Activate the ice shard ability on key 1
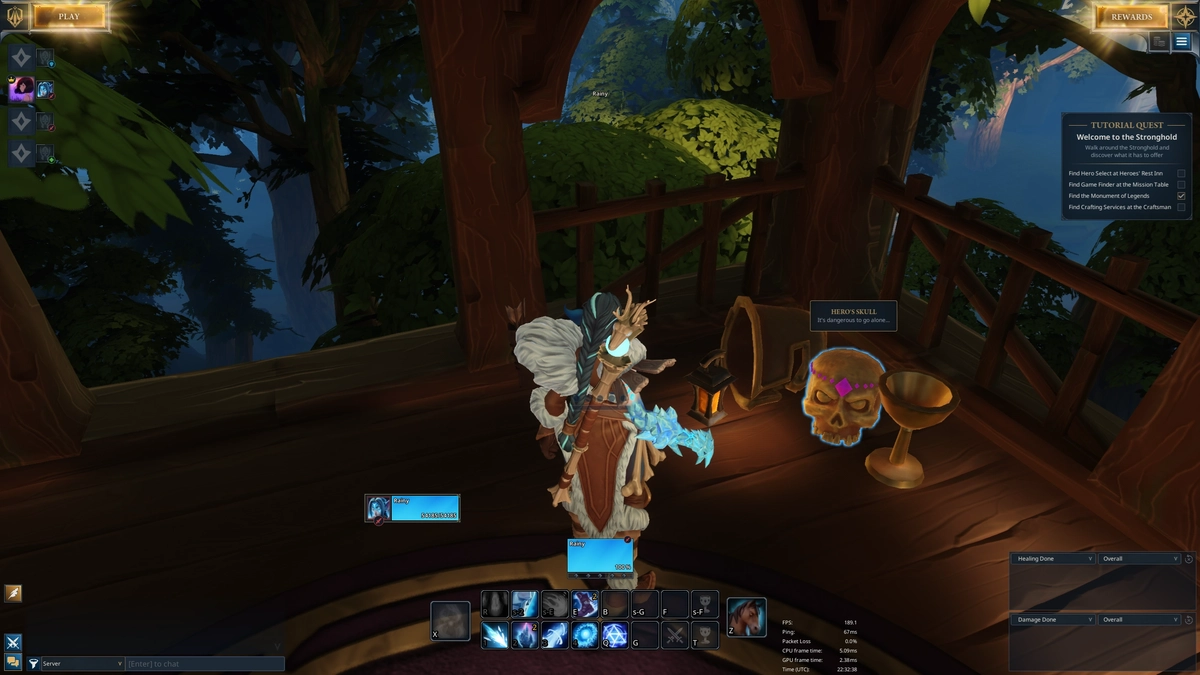 pos(495,635)
